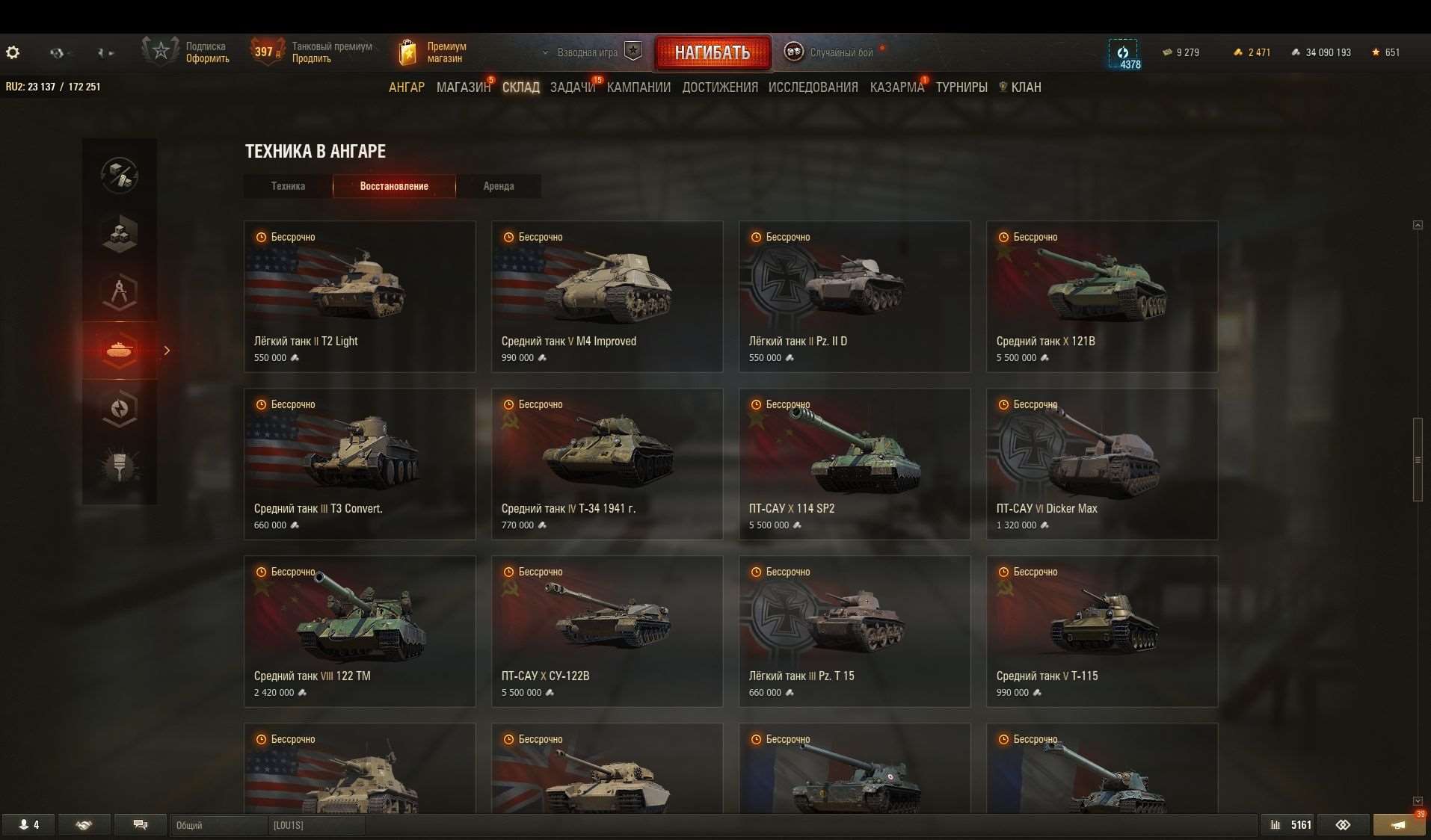Switch to the Восстановление tab
The width and height of the screenshot is (1431, 840).
(394, 186)
